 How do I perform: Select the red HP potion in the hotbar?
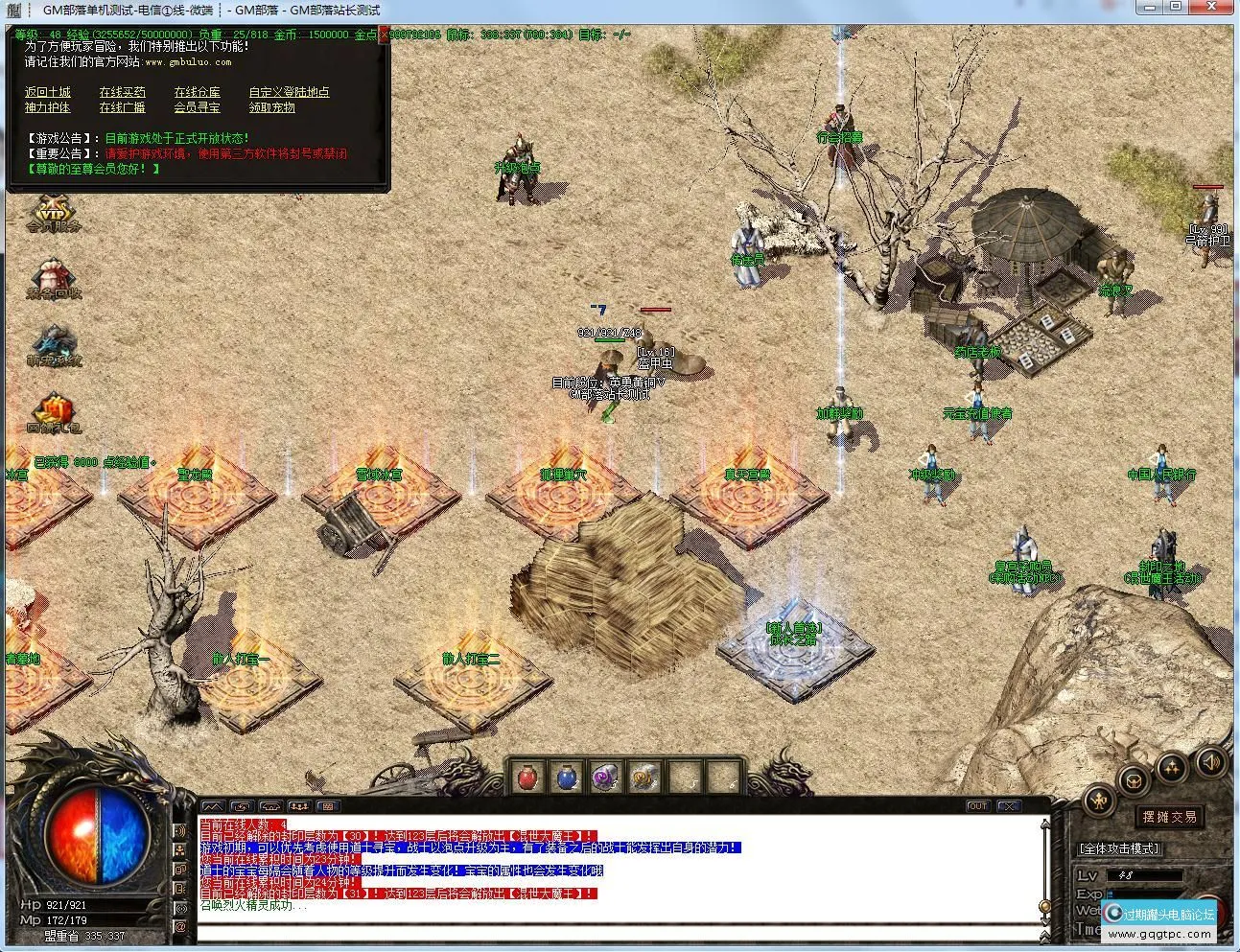pos(527,778)
